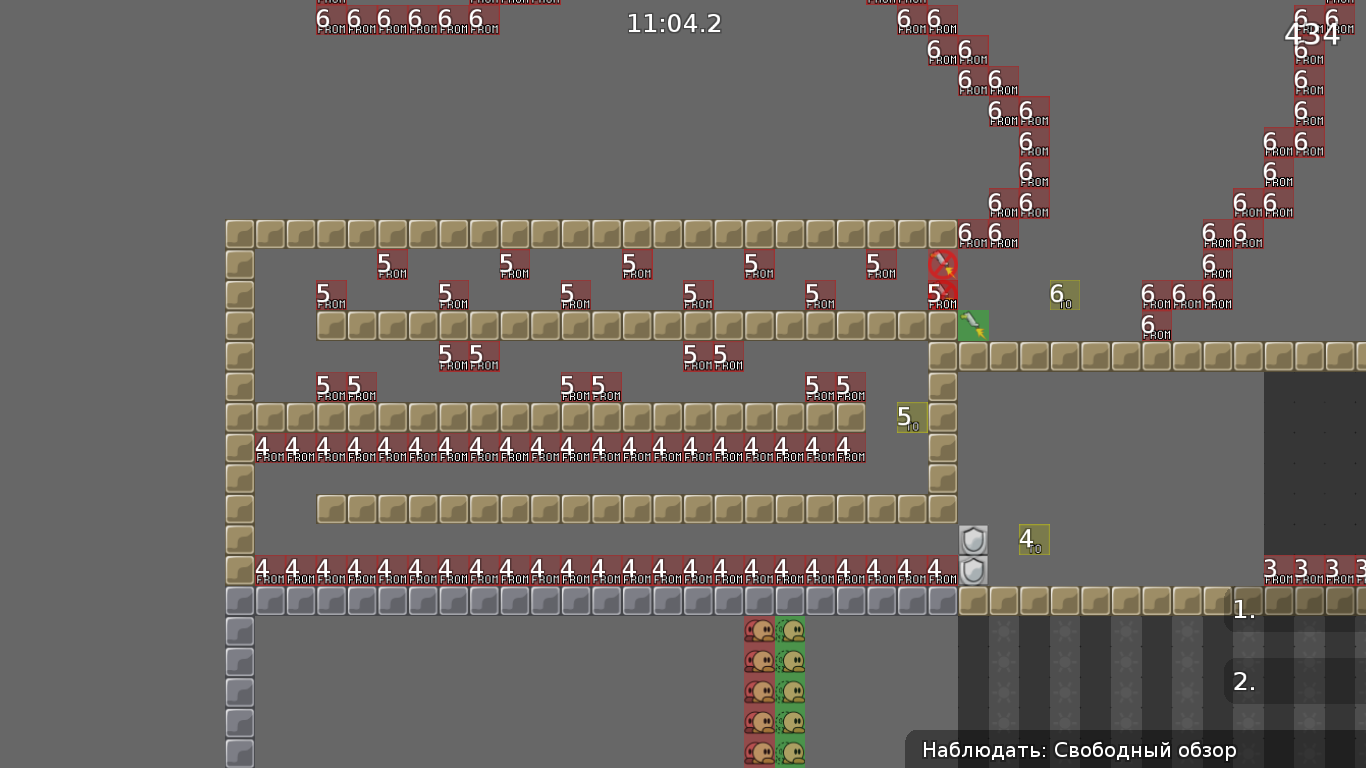Image resolution: width=1366 pixels, height=768 pixels.
Task: Click waypoint label '1.' on the dark floor
Action: 1243,610
